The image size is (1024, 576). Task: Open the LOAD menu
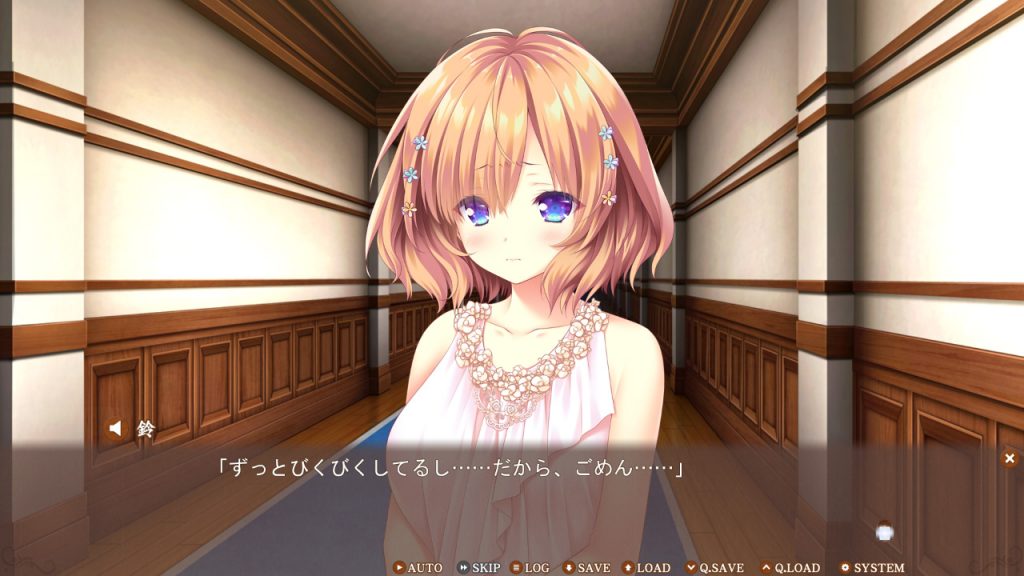[646, 568]
